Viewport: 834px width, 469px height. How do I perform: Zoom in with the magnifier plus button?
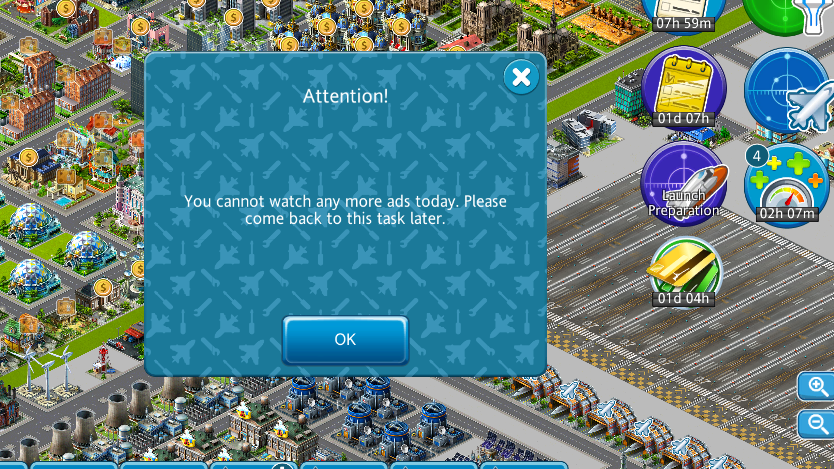(817, 387)
